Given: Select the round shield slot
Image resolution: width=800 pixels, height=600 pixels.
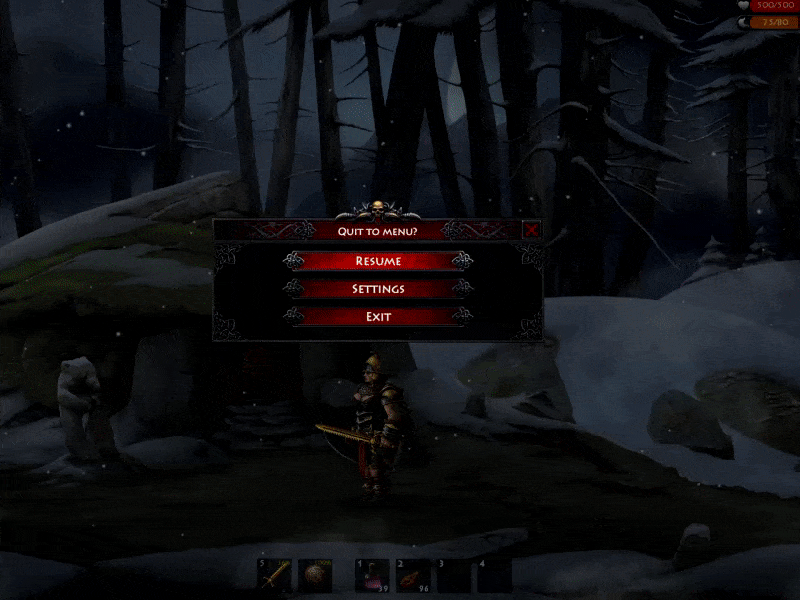Looking at the screenshot, I should [316, 574].
